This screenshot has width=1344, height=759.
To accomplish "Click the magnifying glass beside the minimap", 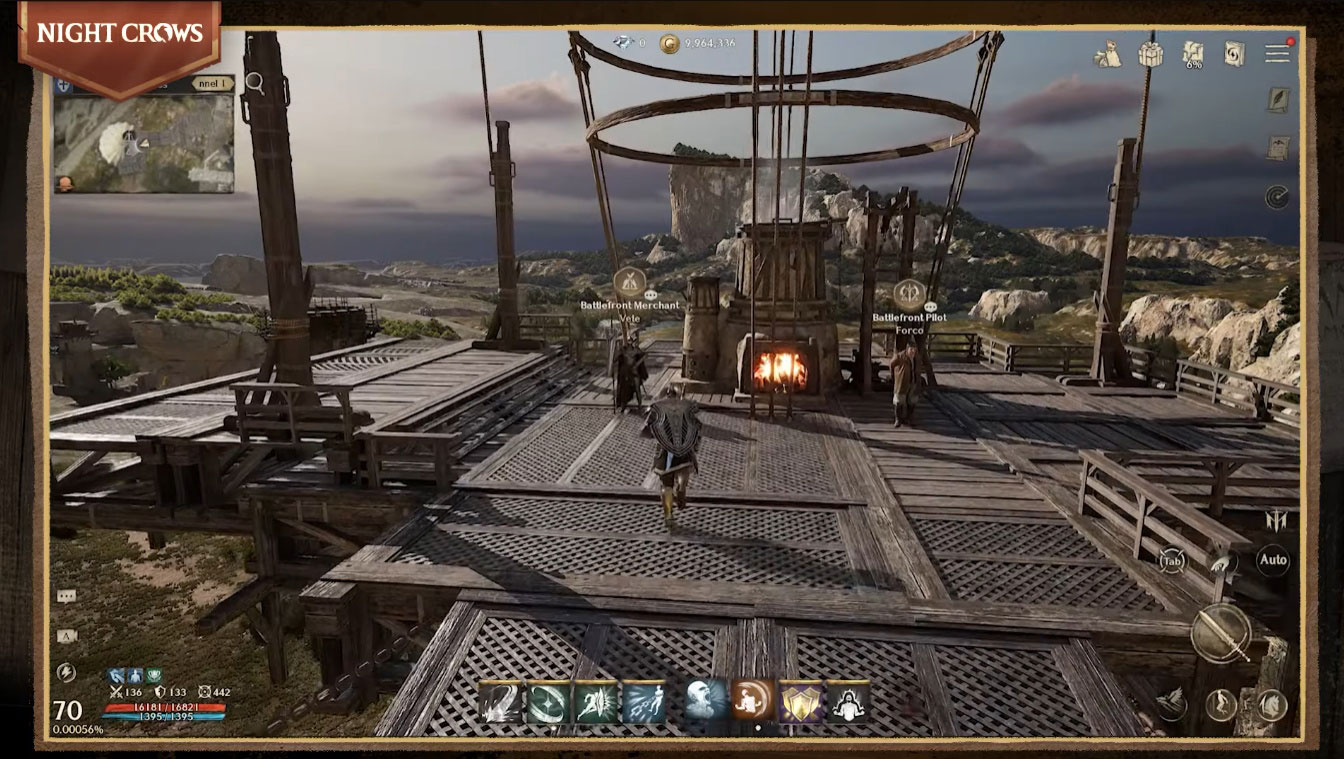I will pos(255,83).
